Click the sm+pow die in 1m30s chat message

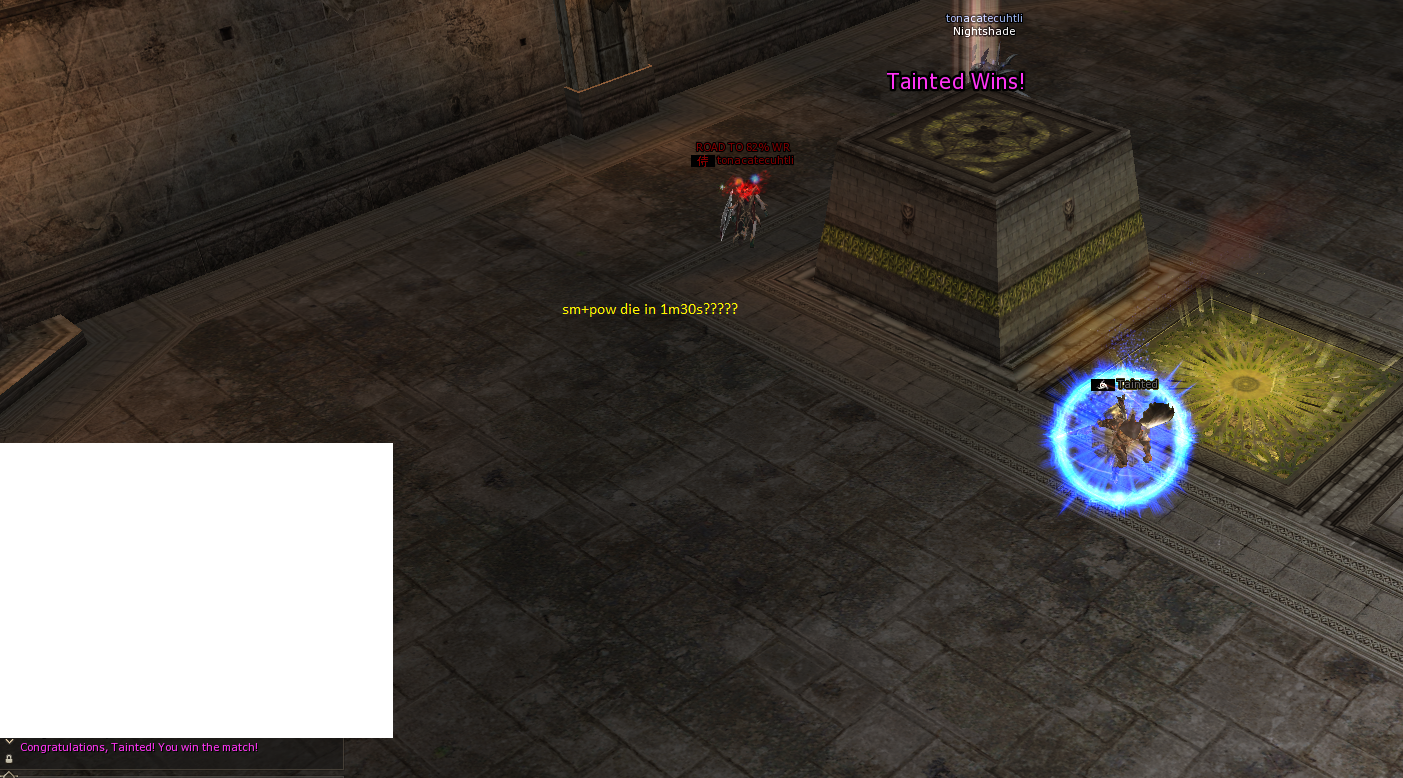coord(649,309)
